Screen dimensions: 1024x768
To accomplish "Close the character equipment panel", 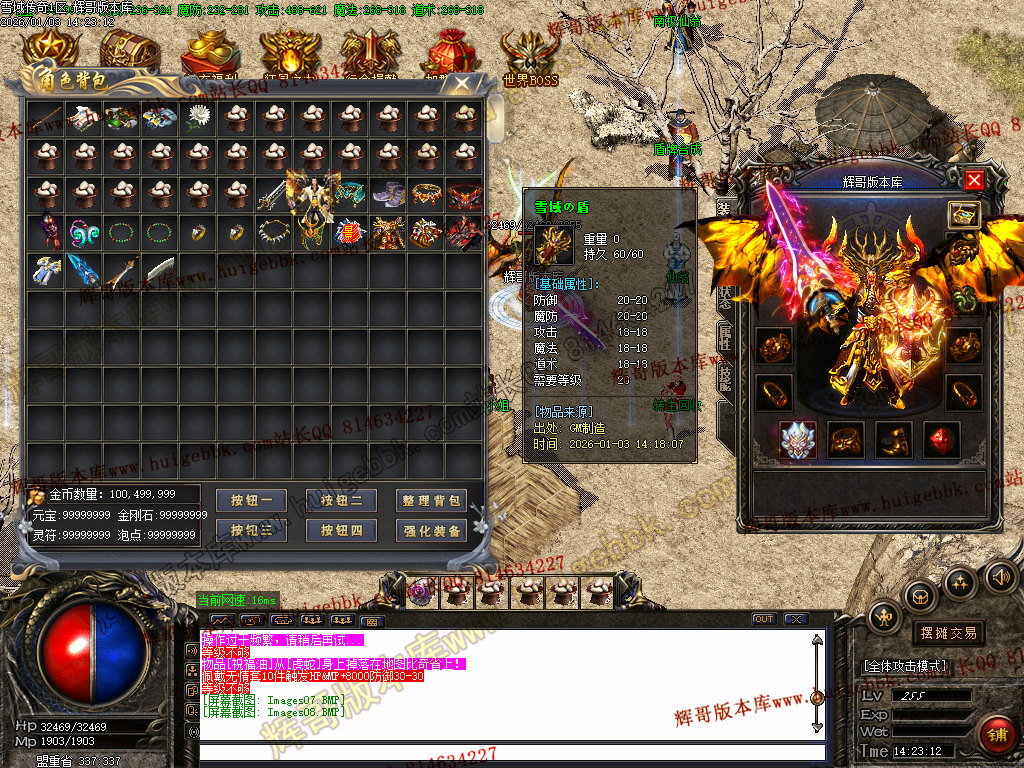I will click(974, 180).
